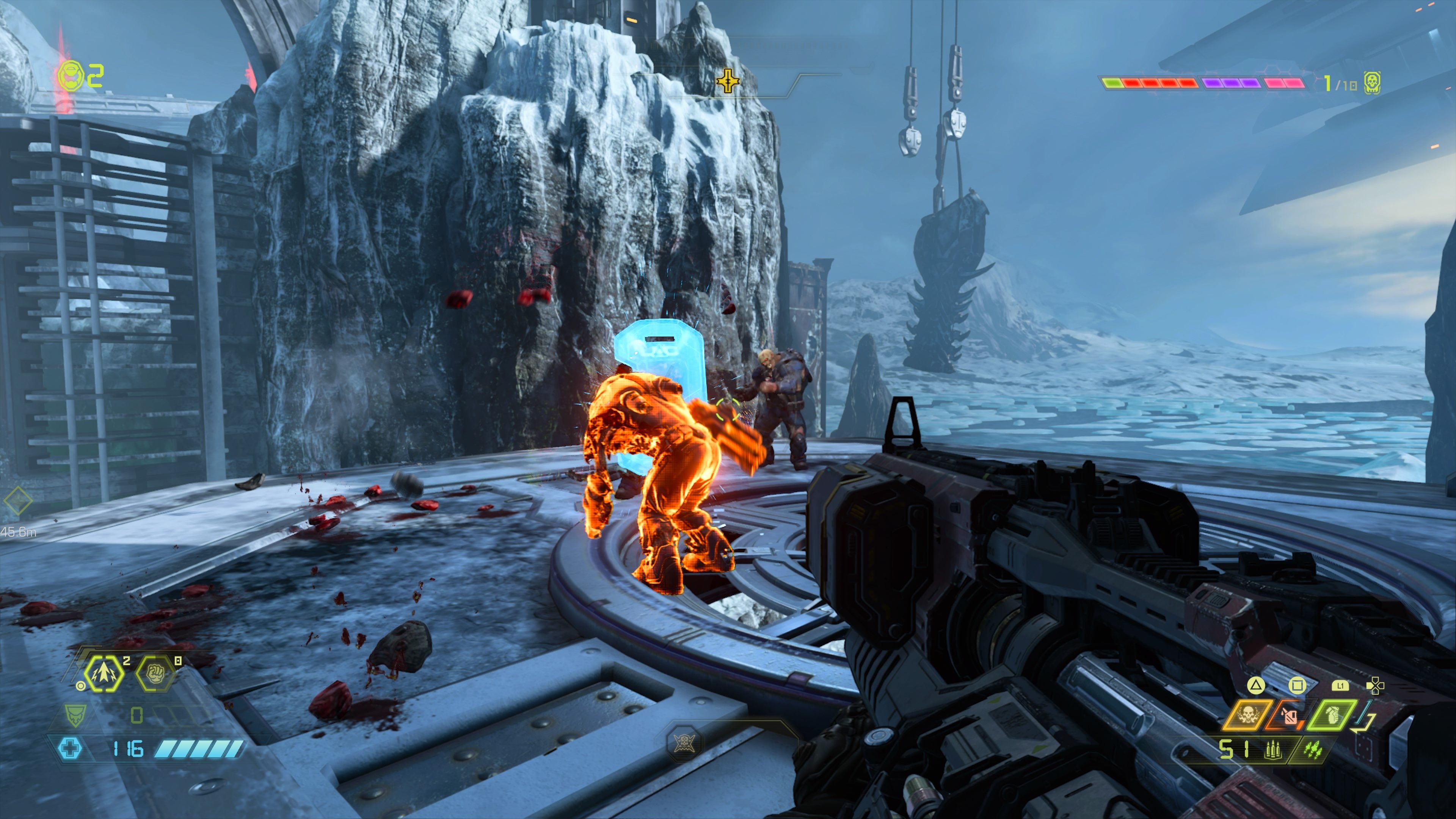The image size is (1456, 819).
Task: Select the armor shield icon above health
Action: (75, 715)
